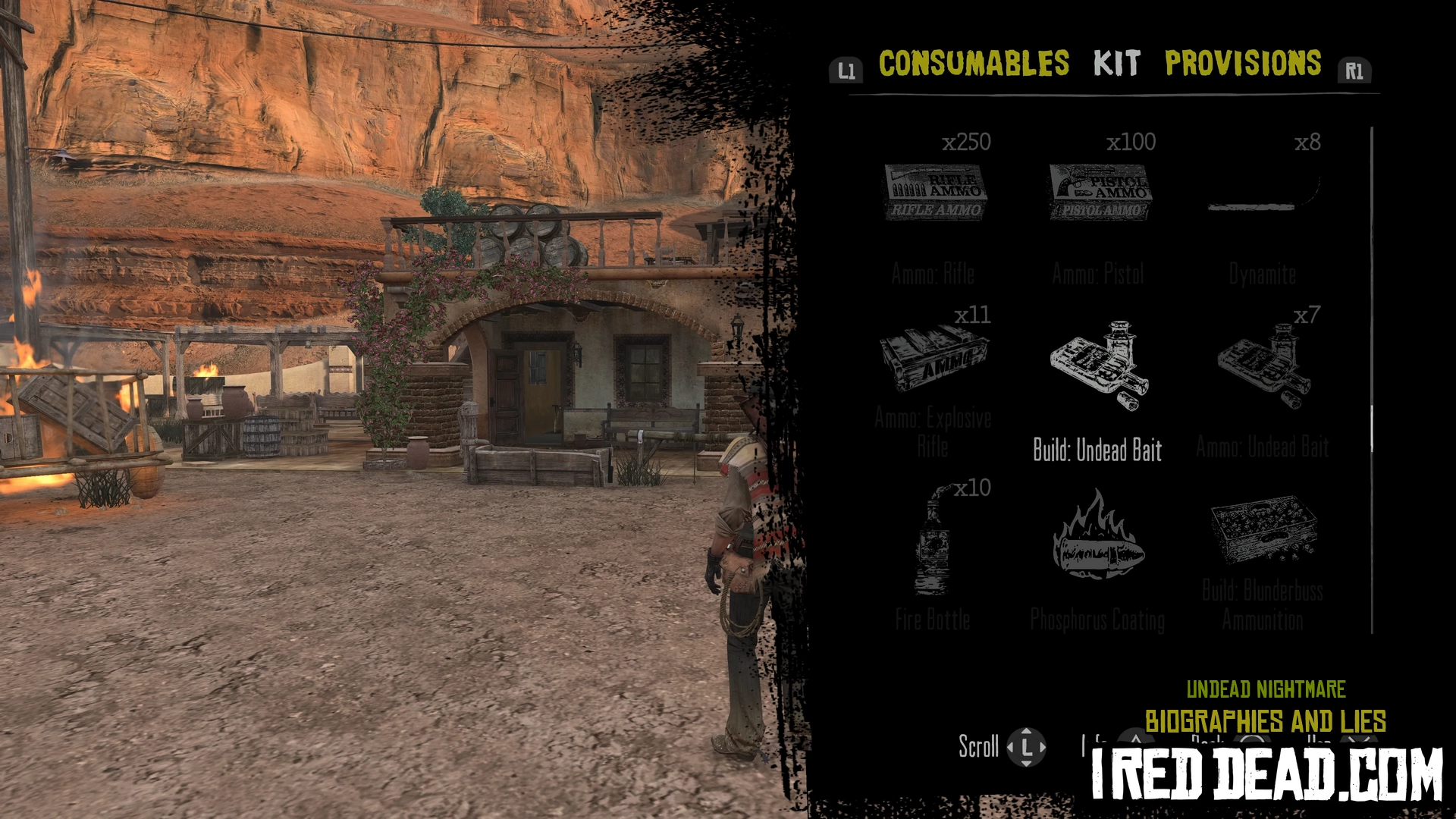Image resolution: width=1456 pixels, height=819 pixels.
Task: Click the inventory list scrollbar
Action: point(1372,429)
